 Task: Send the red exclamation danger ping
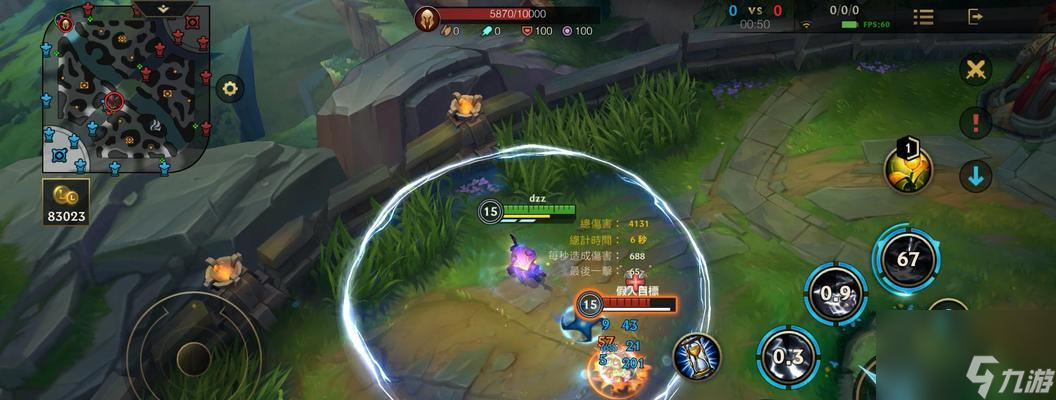975,123
